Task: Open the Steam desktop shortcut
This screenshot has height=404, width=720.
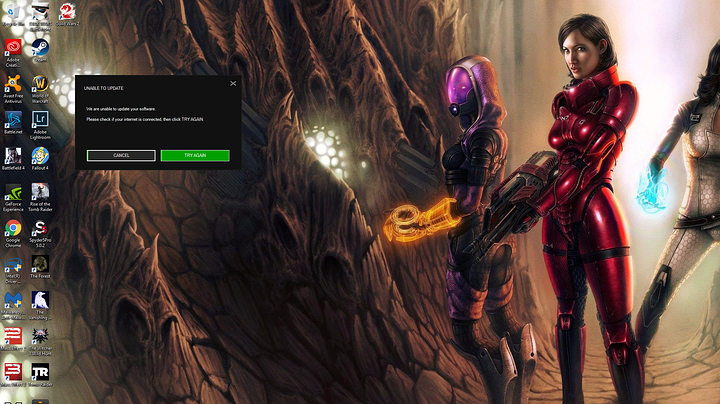Action: [40, 47]
